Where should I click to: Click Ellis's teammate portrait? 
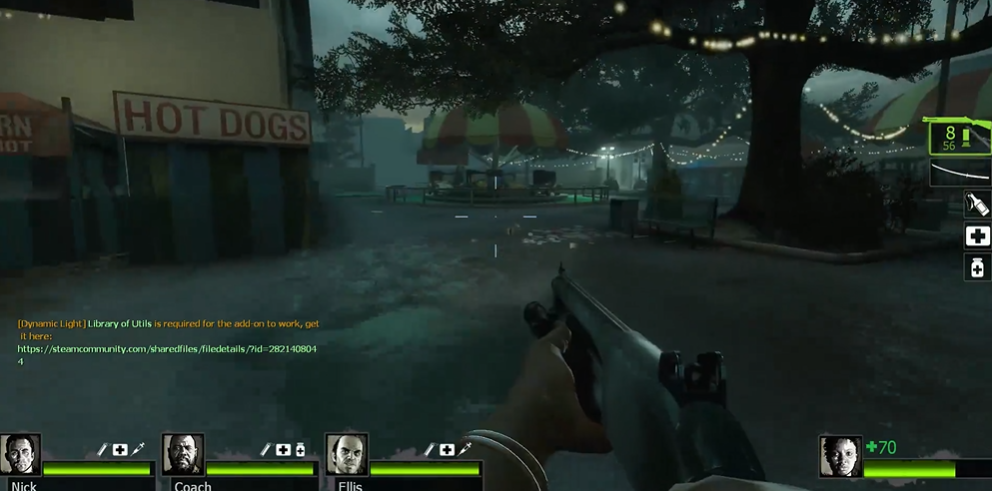[347, 454]
